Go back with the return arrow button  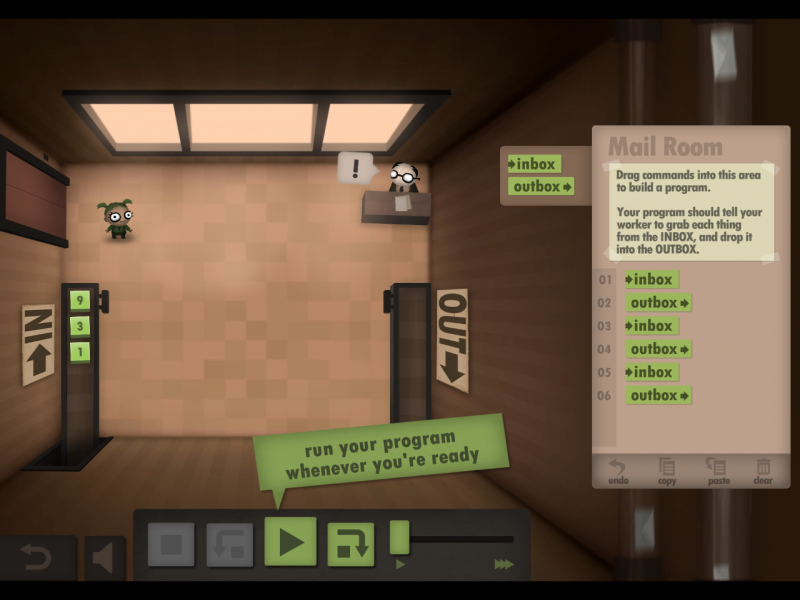pos(37,557)
